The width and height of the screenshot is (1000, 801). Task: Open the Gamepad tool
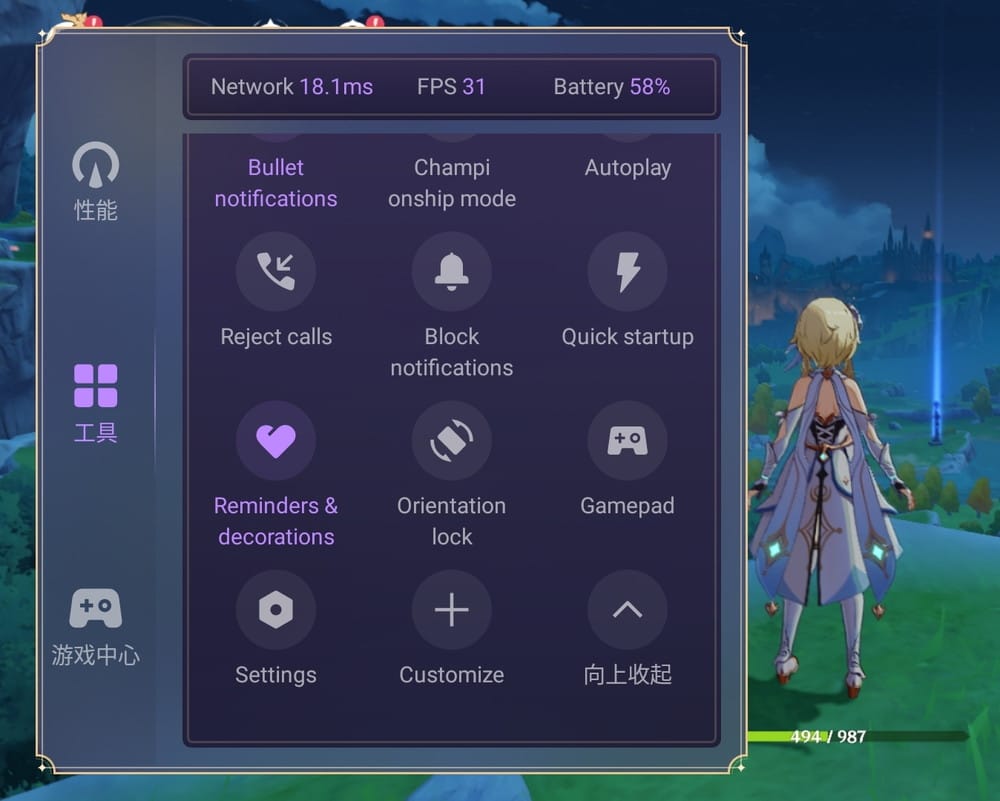(x=628, y=441)
